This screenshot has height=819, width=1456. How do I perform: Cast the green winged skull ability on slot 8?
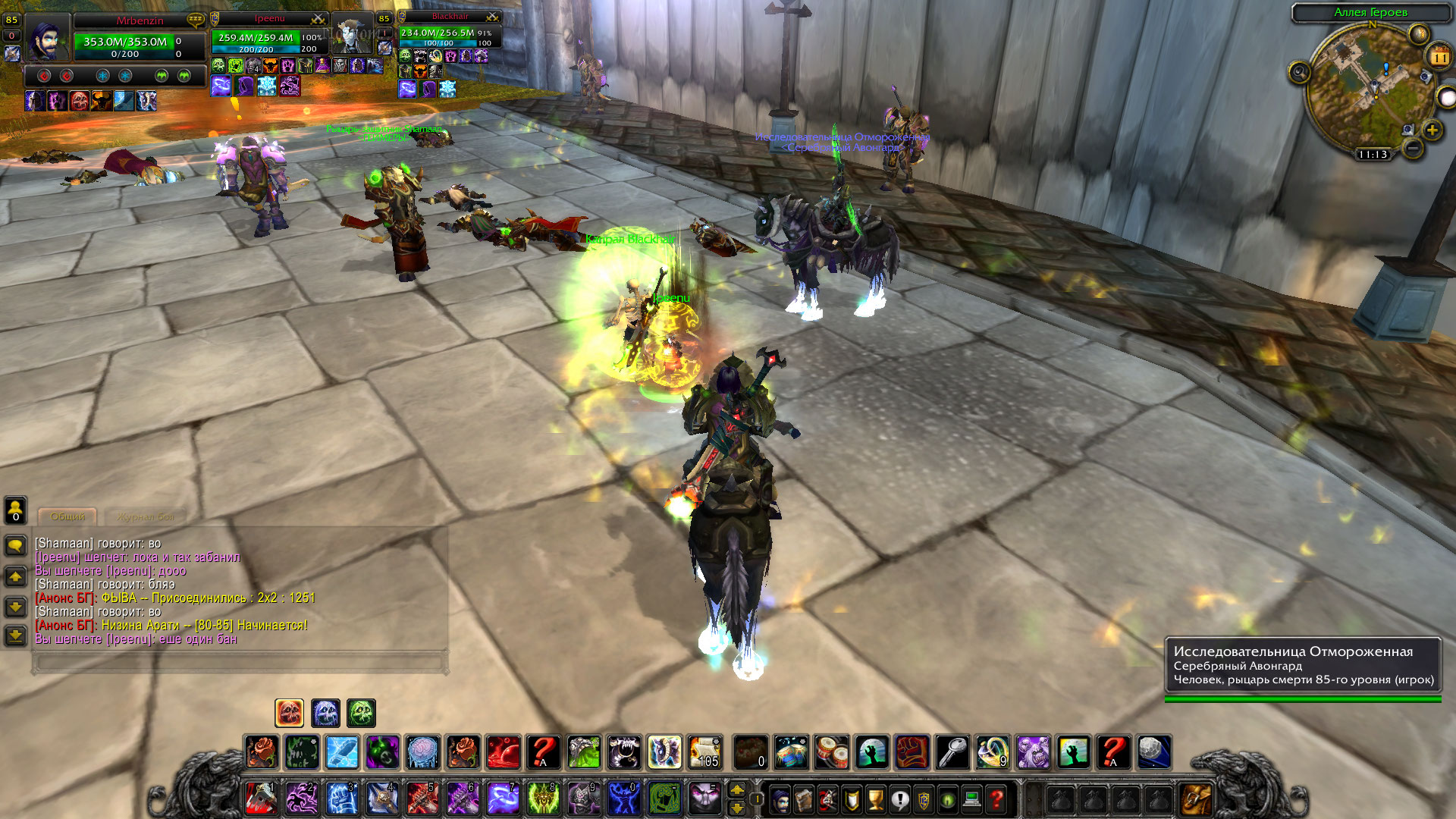[543, 799]
